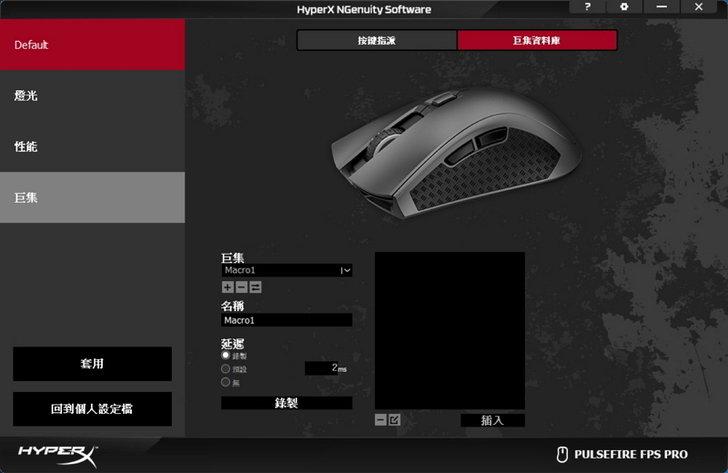
Task: Choose the 預設 delay radio option
Action: [x=226, y=368]
